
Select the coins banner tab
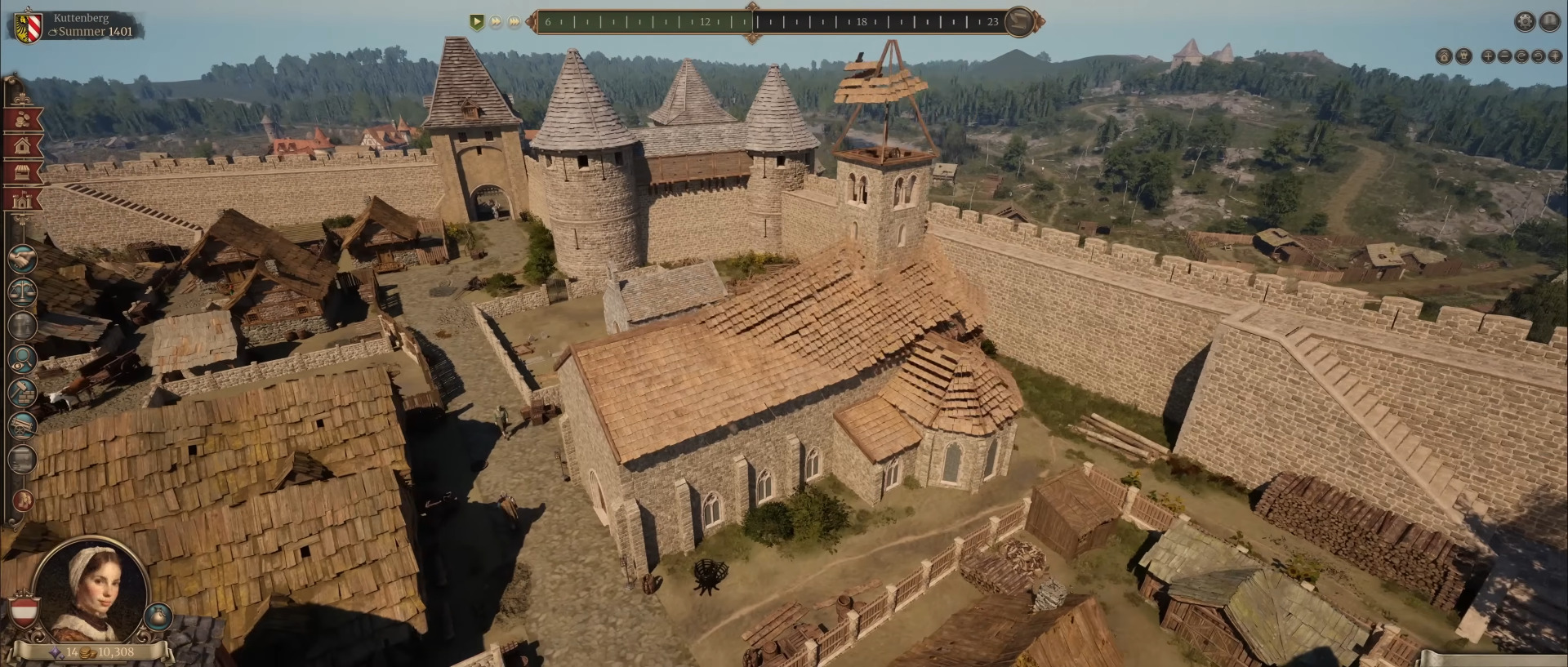point(22,120)
